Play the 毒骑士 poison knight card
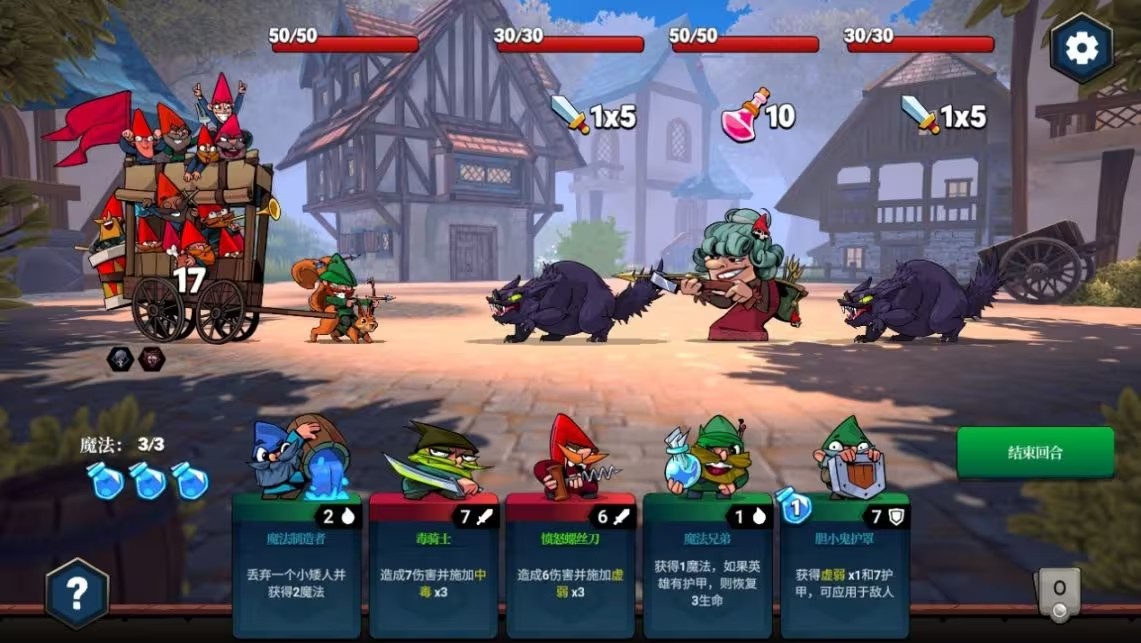 click(x=434, y=565)
